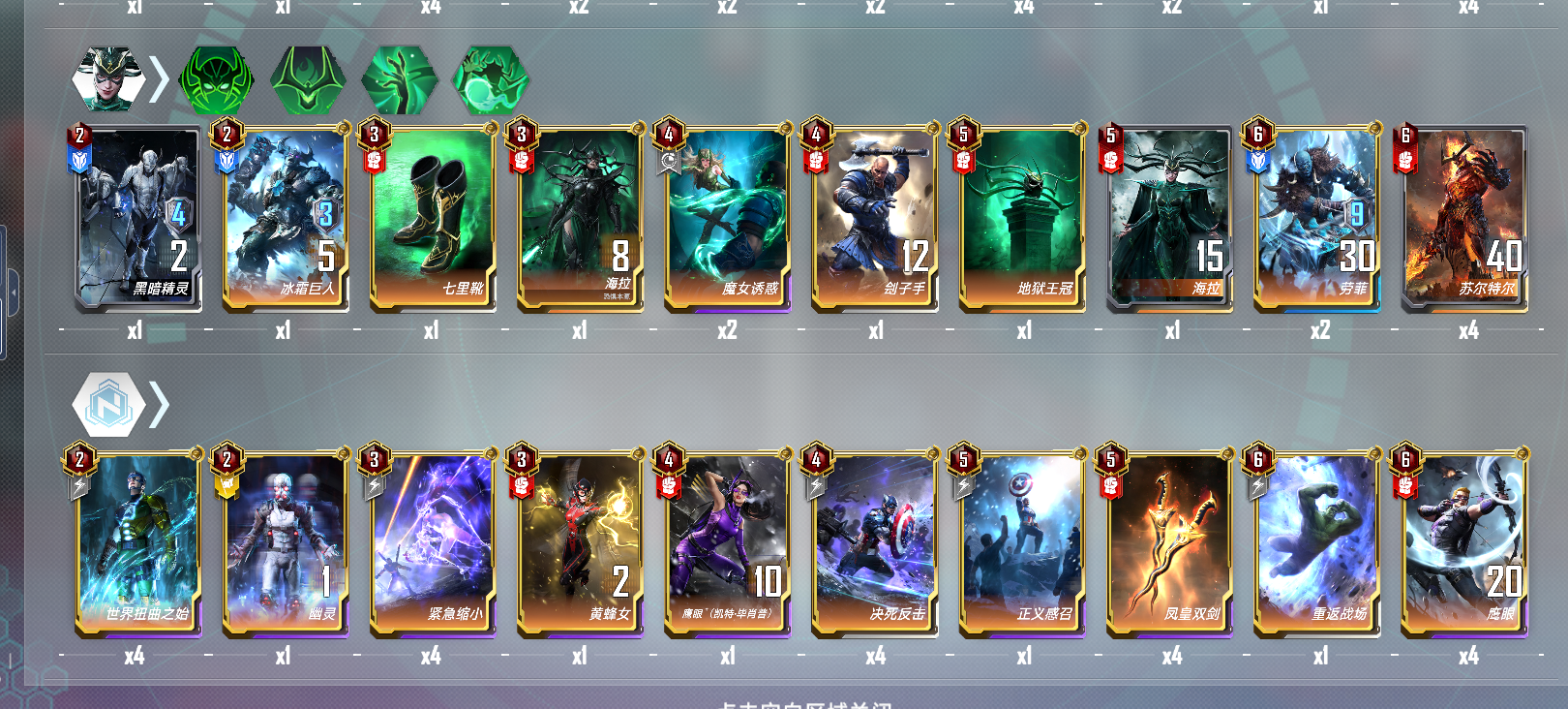Collapse the left side panel arrow tab
The height and width of the screenshot is (709, 1568).
coord(14,291)
